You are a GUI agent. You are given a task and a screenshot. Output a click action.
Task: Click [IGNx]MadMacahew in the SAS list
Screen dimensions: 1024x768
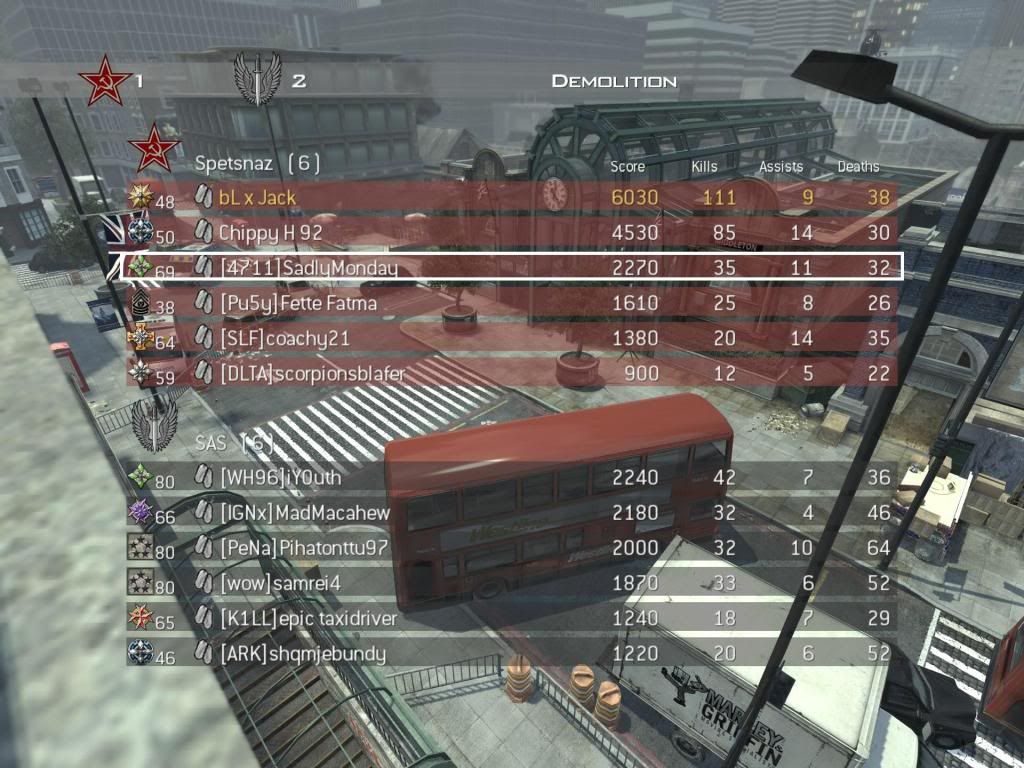point(510,513)
